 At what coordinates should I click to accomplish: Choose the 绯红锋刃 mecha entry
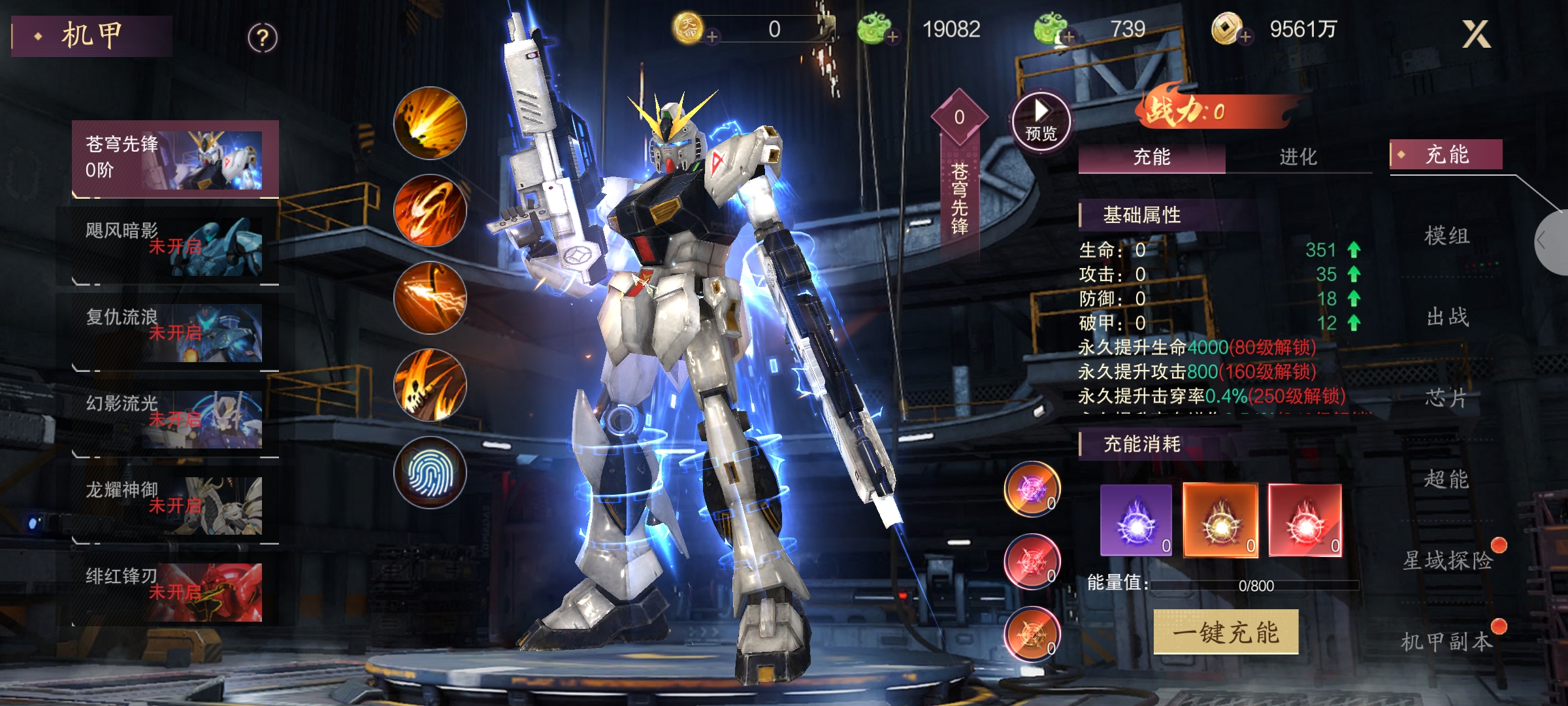(175, 591)
